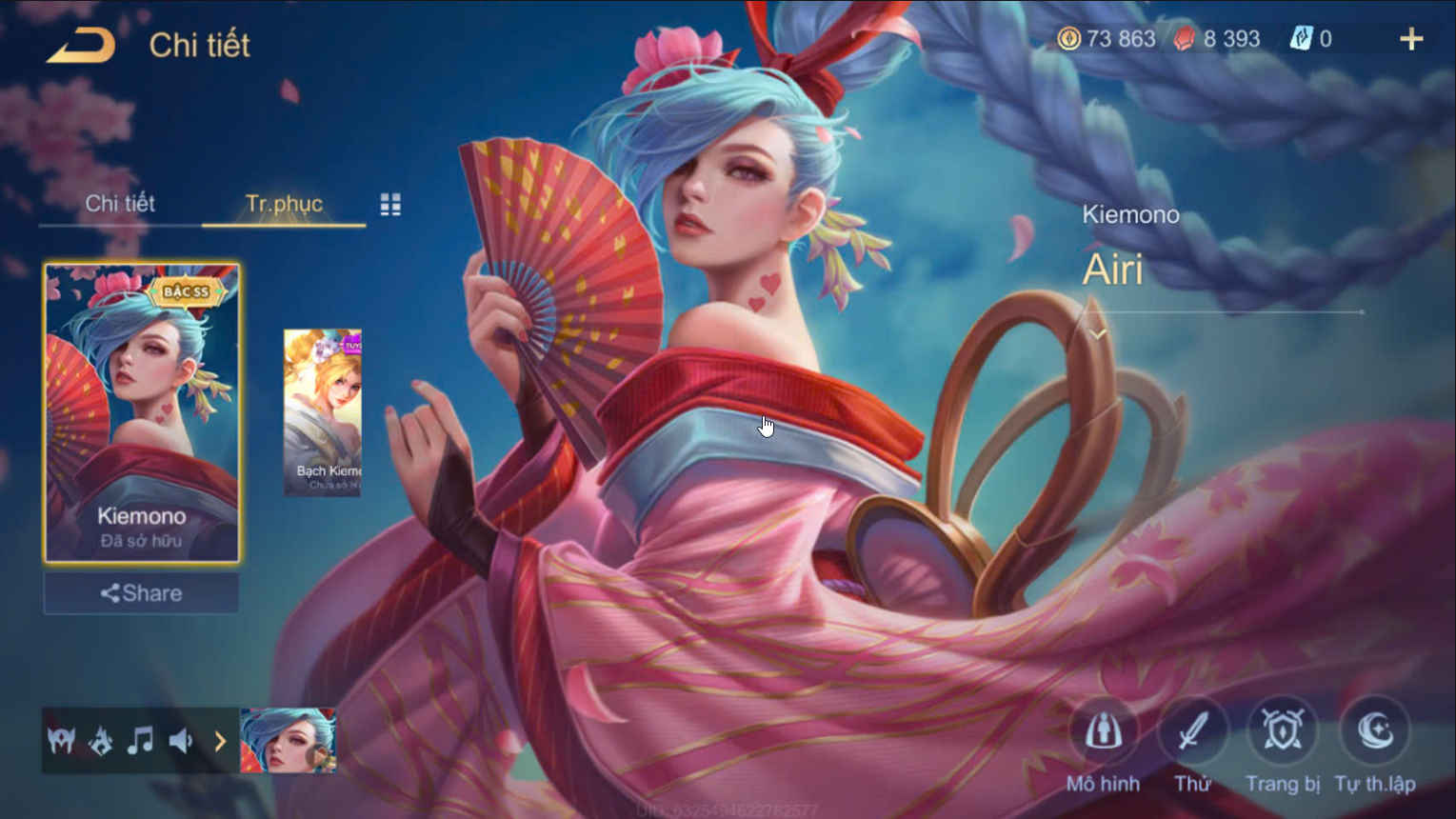Select the Thử try-skin sword icon
This screenshot has width=1456, height=819.
pyautogui.click(x=1193, y=731)
